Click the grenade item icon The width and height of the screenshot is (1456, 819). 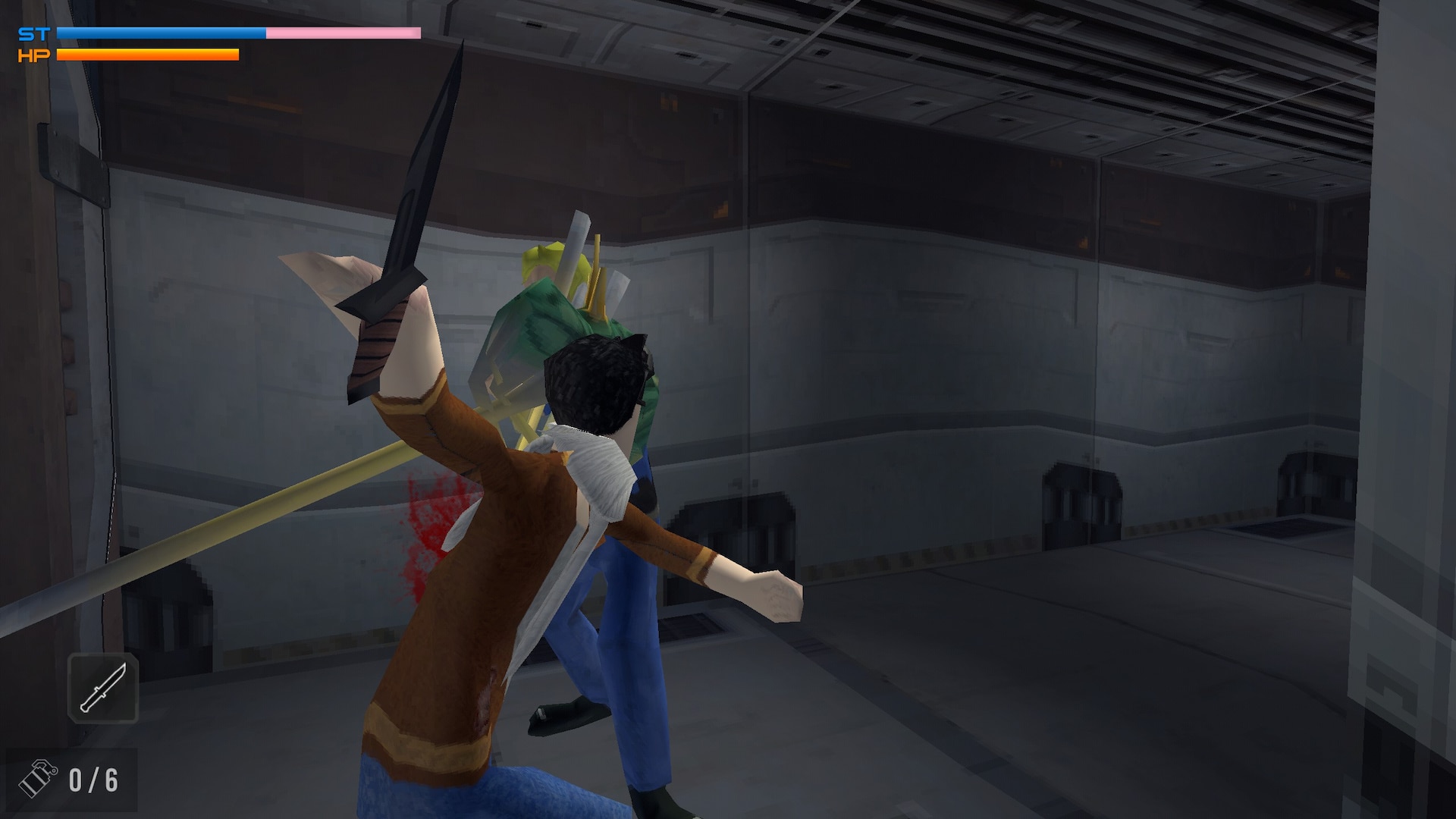(x=38, y=780)
